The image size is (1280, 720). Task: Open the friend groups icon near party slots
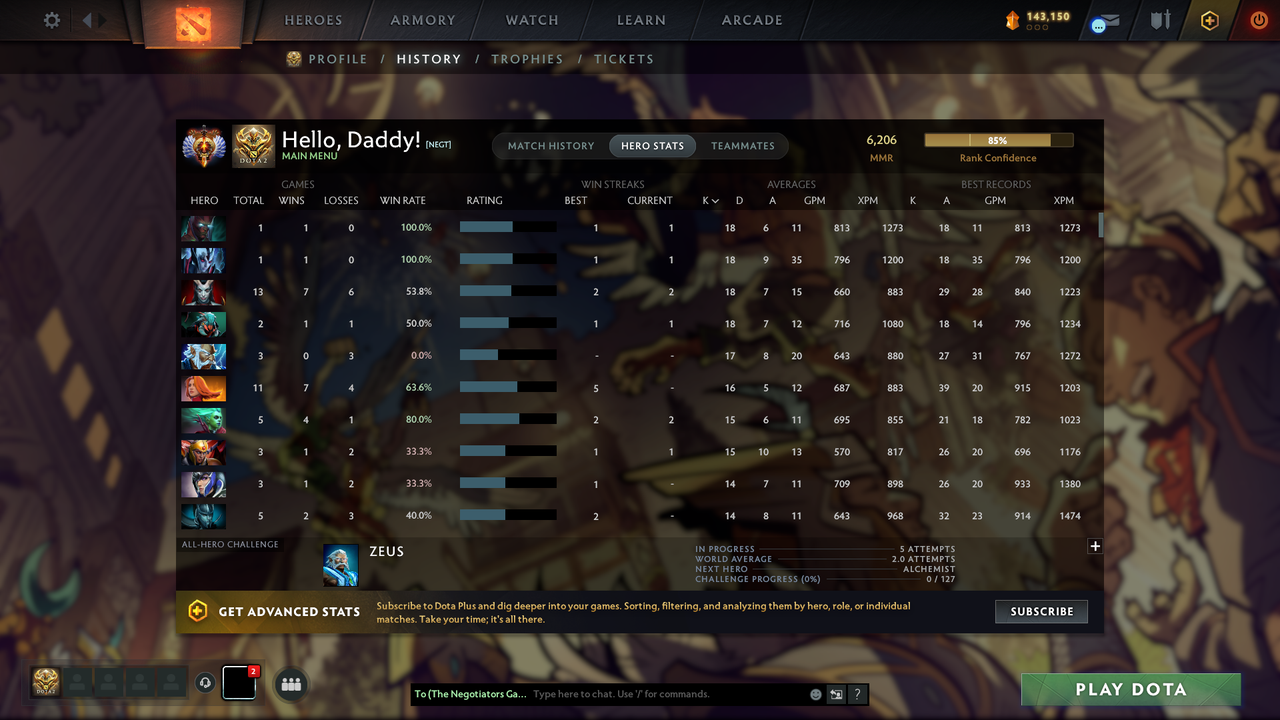pos(290,683)
